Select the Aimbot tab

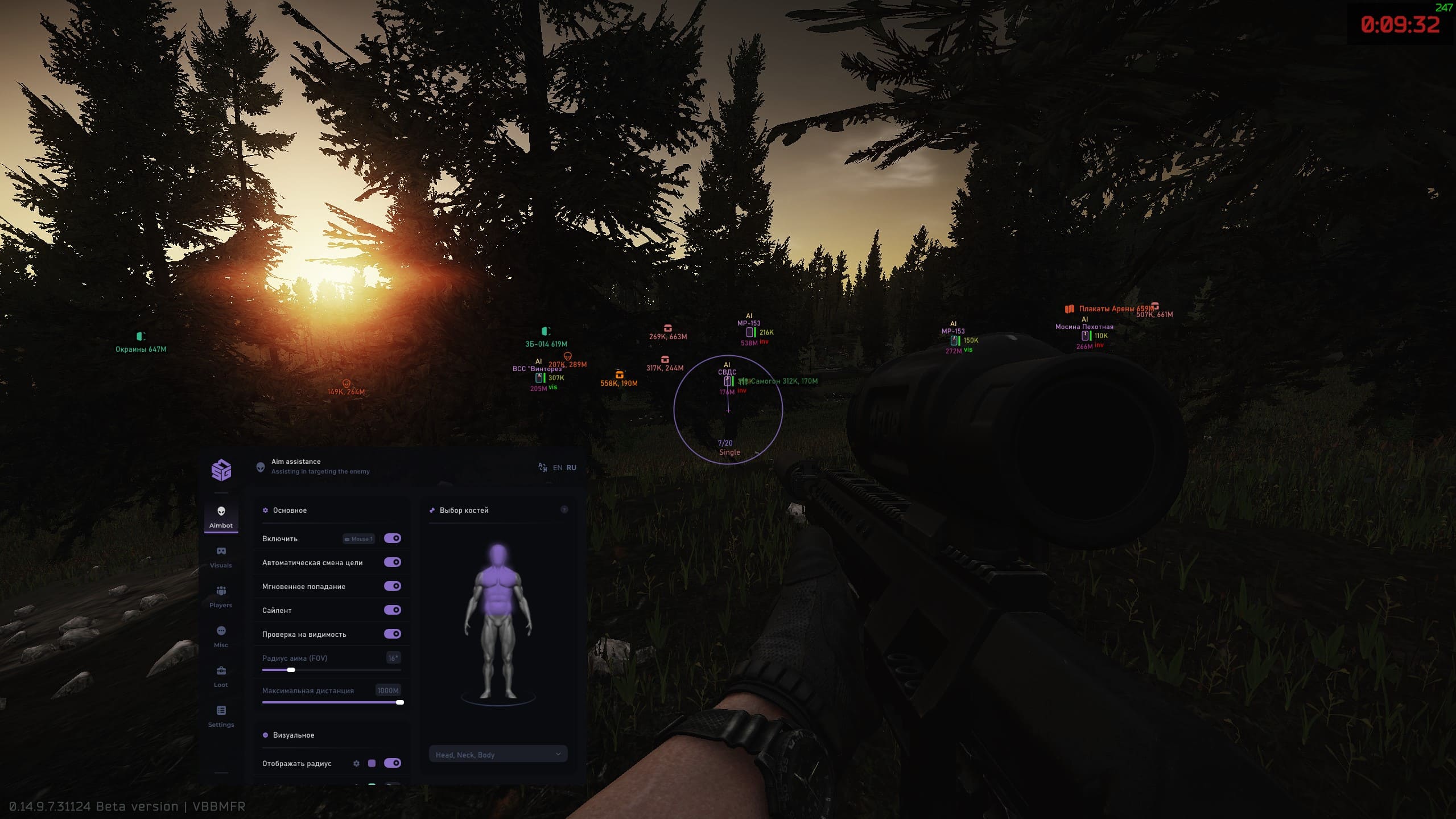pyautogui.click(x=221, y=517)
